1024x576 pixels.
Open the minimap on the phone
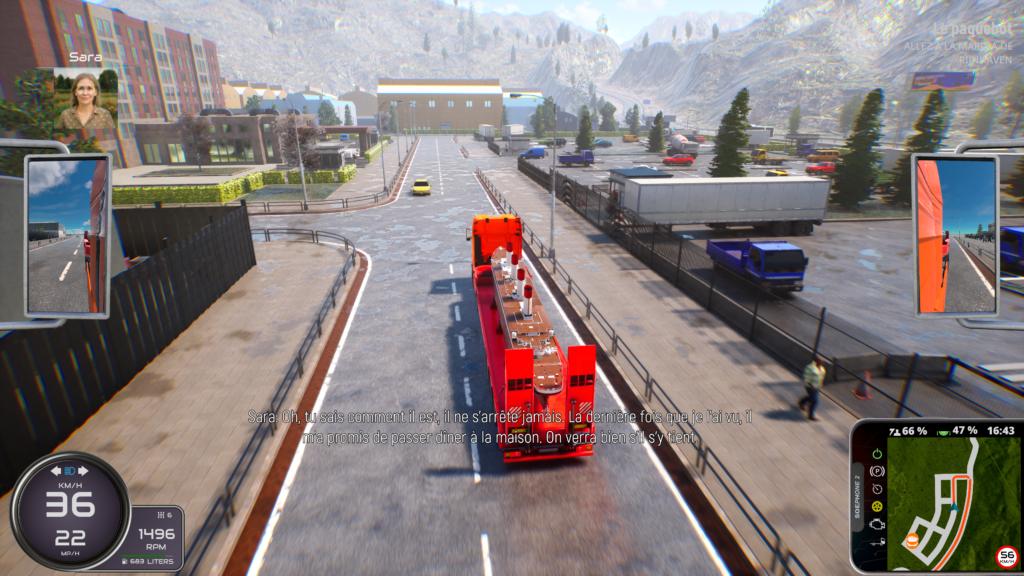click(x=952, y=500)
